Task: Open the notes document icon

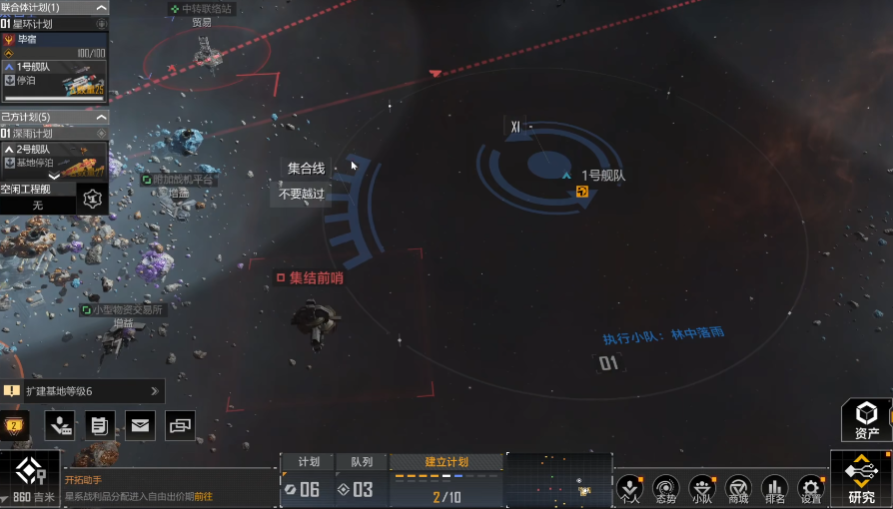Action: click(x=100, y=425)
